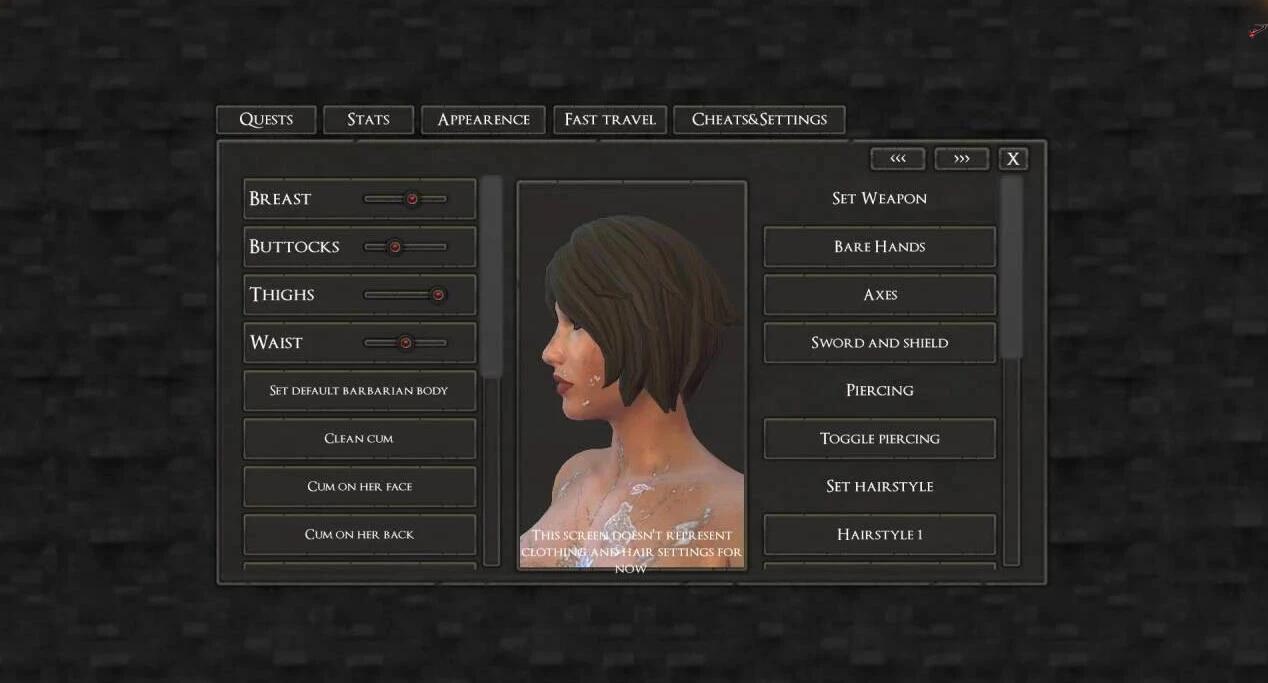Equip Sword and shield
1268x683 pixels.
click(x=879, y=343)
